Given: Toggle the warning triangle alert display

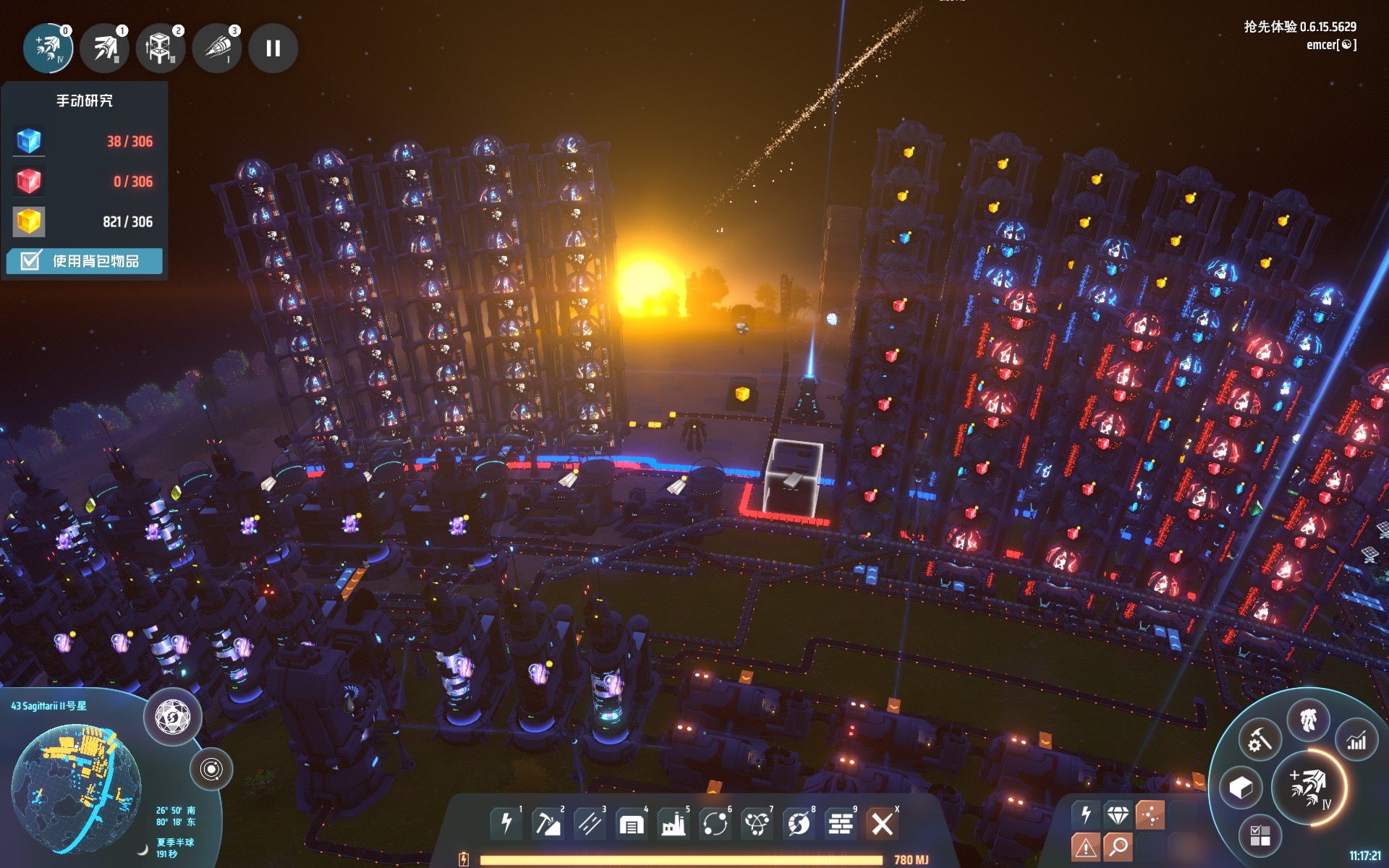Looking at the screenshot, I should click(1086, 846).
